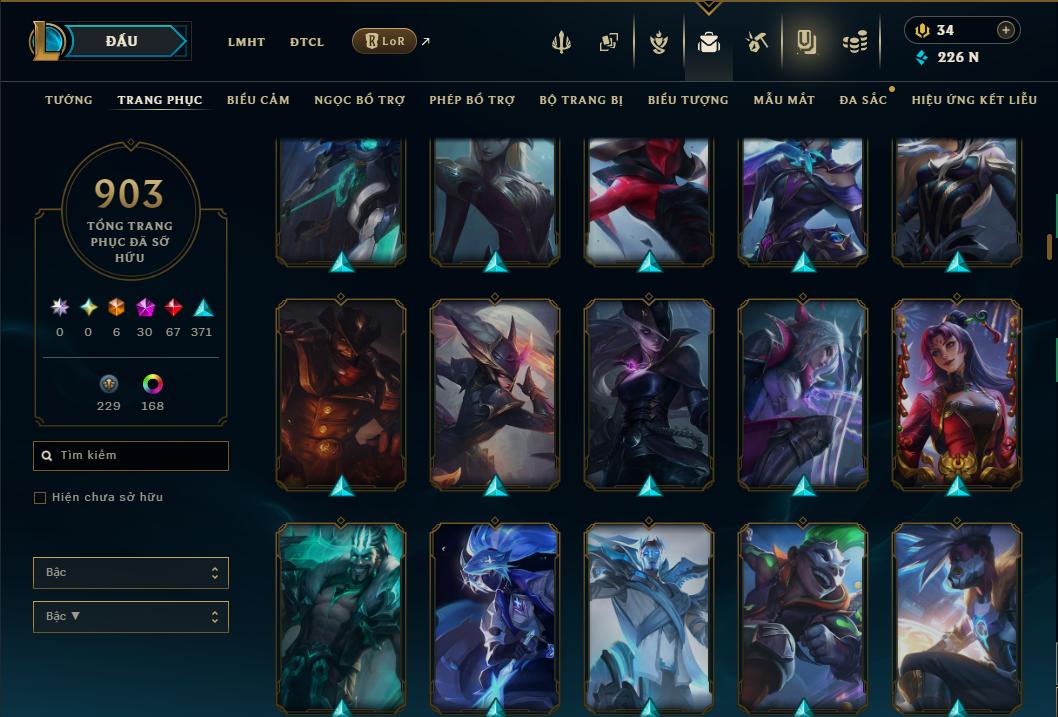Select the NGỌC BỔ TRỢ tab
The width and height of the screenshot is (1058, 717).
359,100
